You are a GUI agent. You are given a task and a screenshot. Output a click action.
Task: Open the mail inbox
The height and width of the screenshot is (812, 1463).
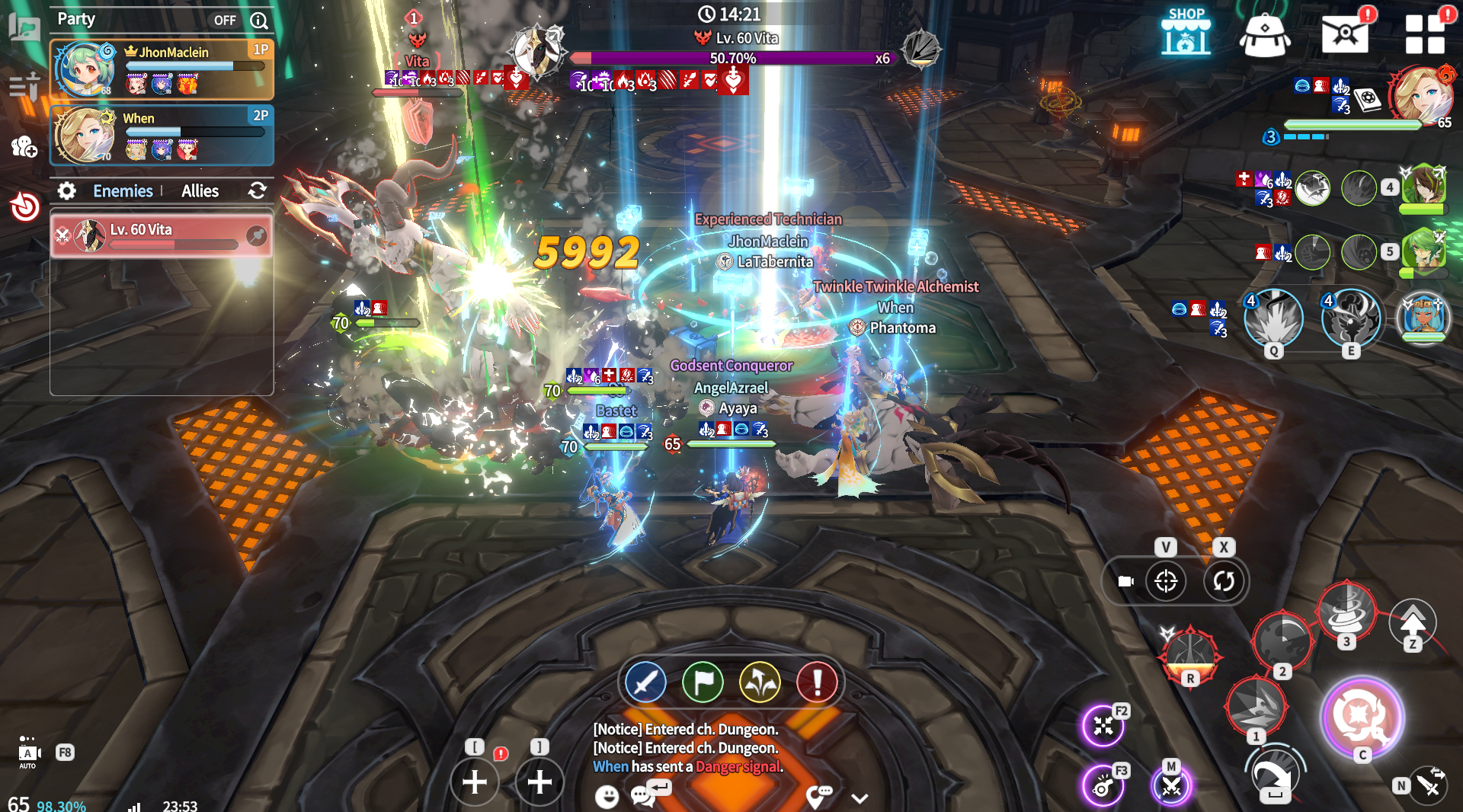(x=1344, y=34)
